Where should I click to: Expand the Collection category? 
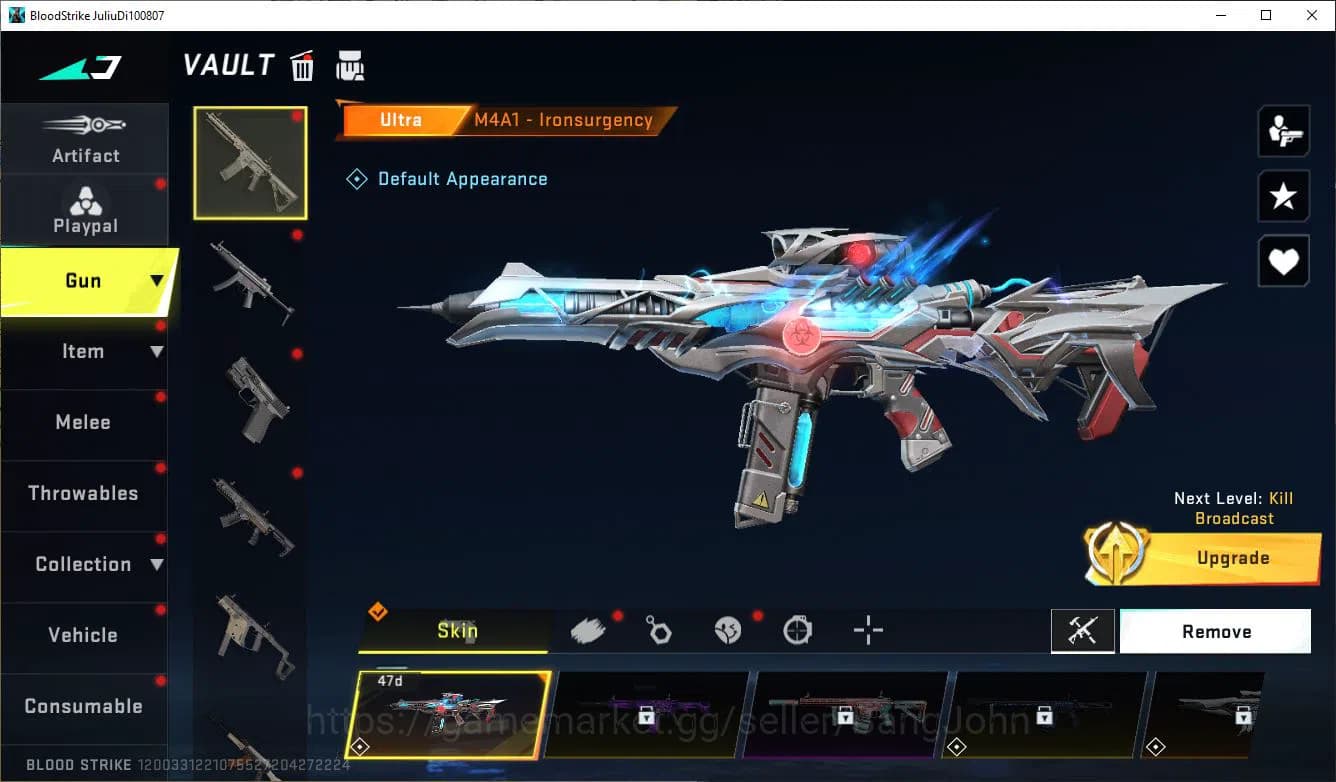(84, 564)
